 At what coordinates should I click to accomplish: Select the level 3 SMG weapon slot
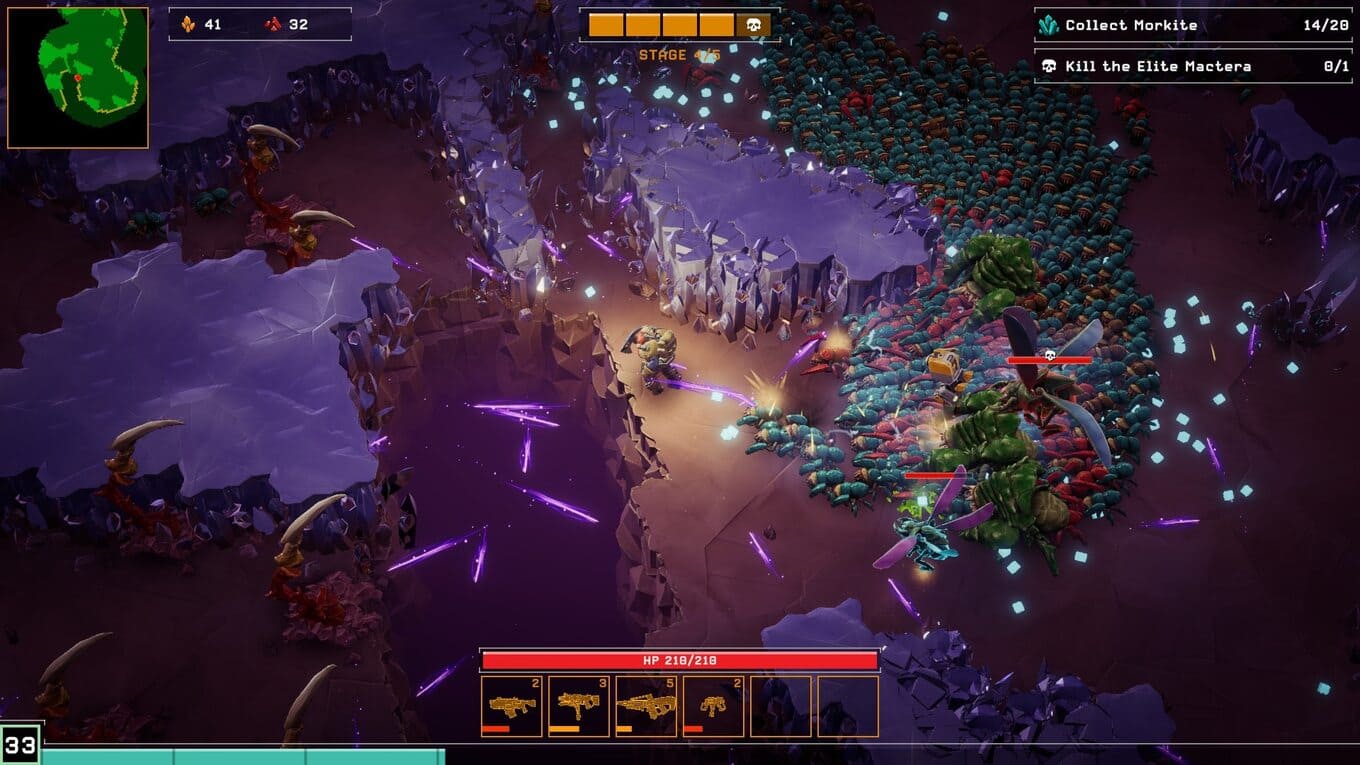(x=579, y=703)
